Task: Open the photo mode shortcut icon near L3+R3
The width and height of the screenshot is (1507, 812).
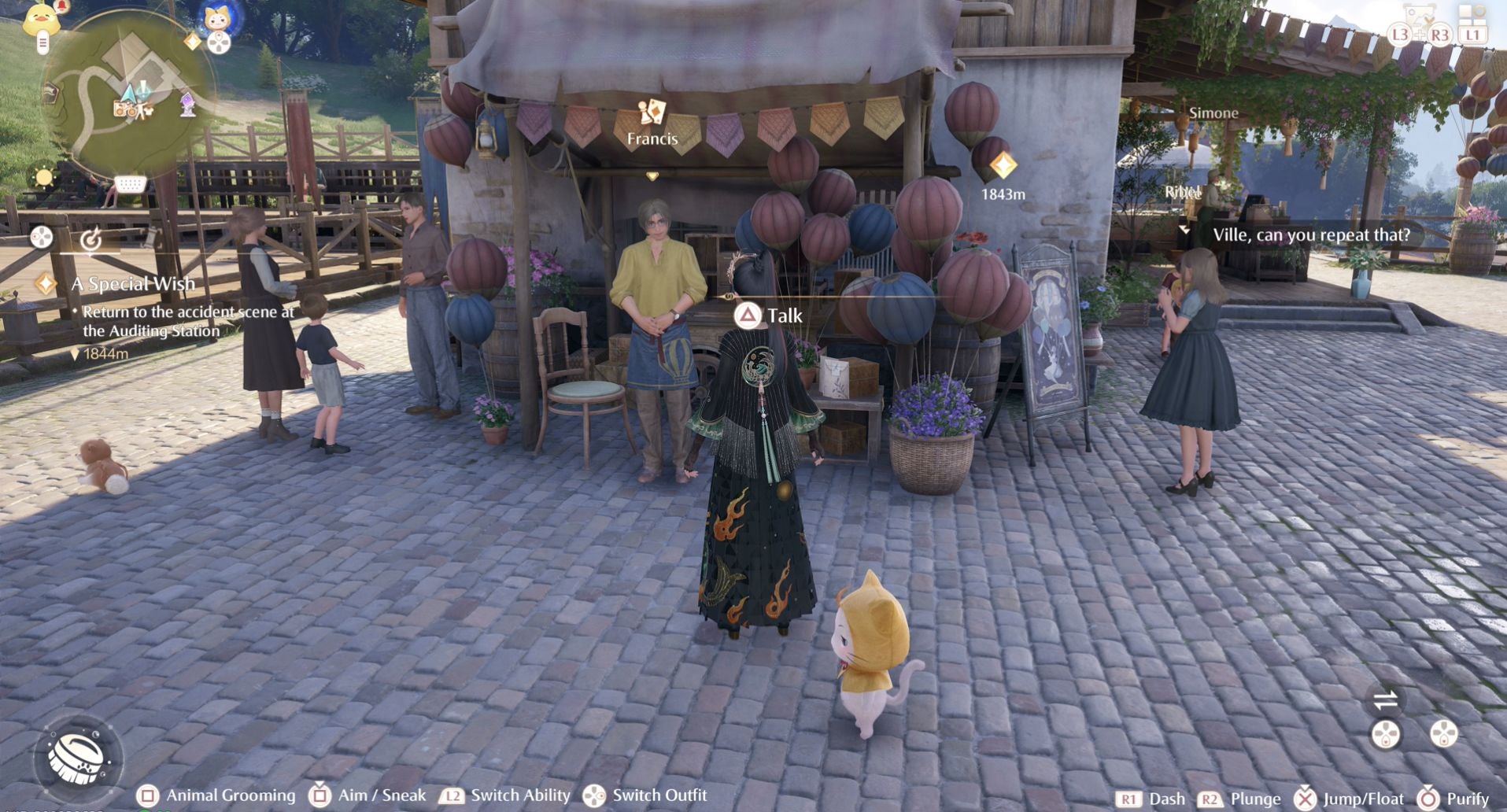Action: point(1417,14)
